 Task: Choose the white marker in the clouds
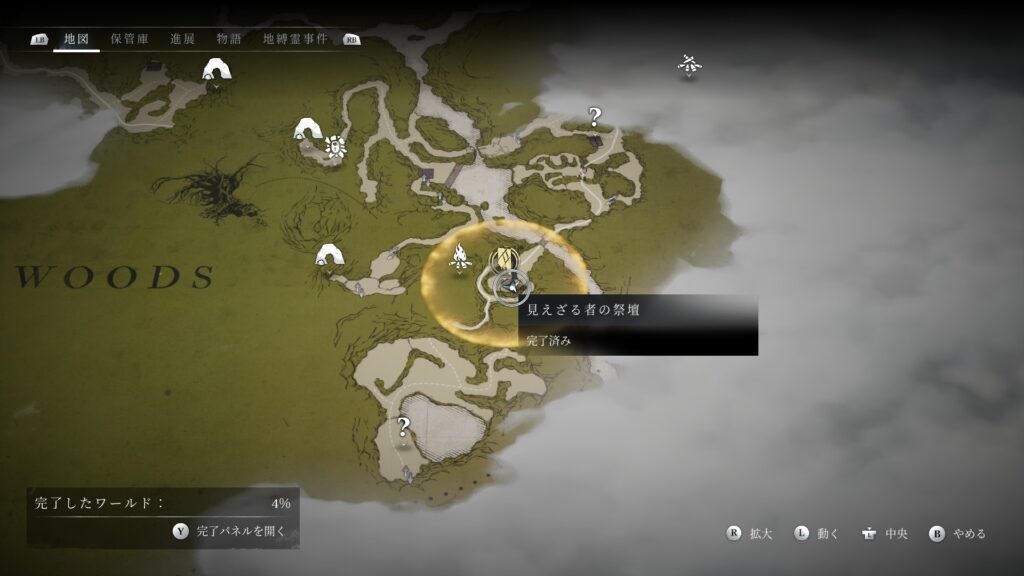[x=689, y=66]
